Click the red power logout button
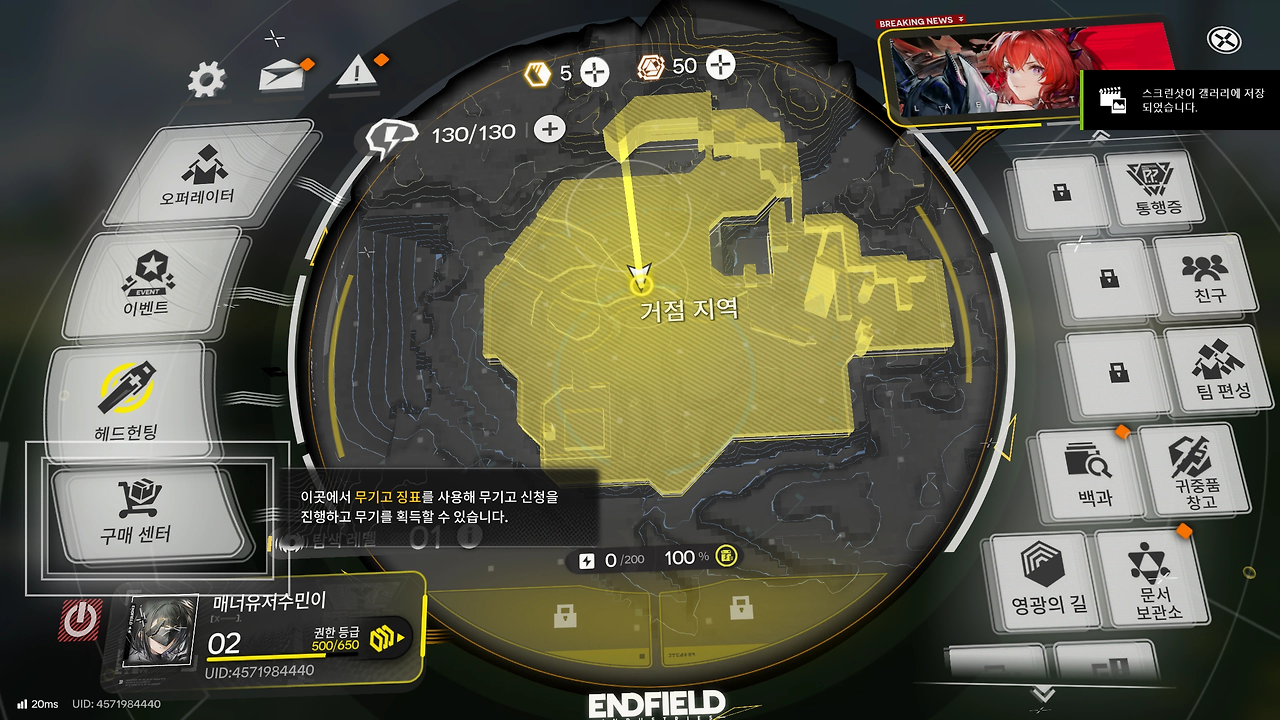1280x720 pixels. pyautogui.click(x=80, y=621)
